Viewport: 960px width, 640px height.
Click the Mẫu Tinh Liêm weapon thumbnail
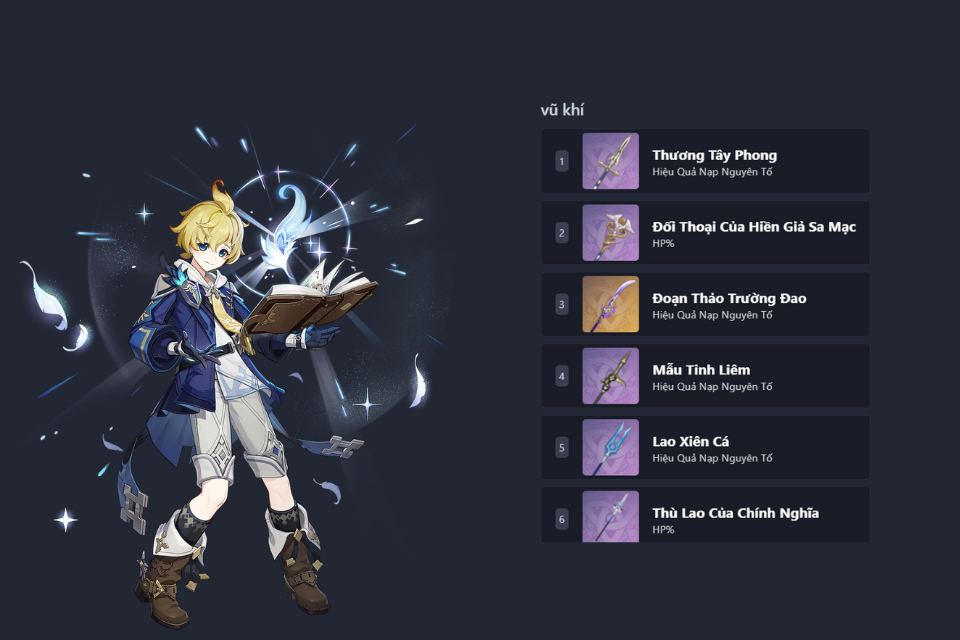tap(610, 376)
